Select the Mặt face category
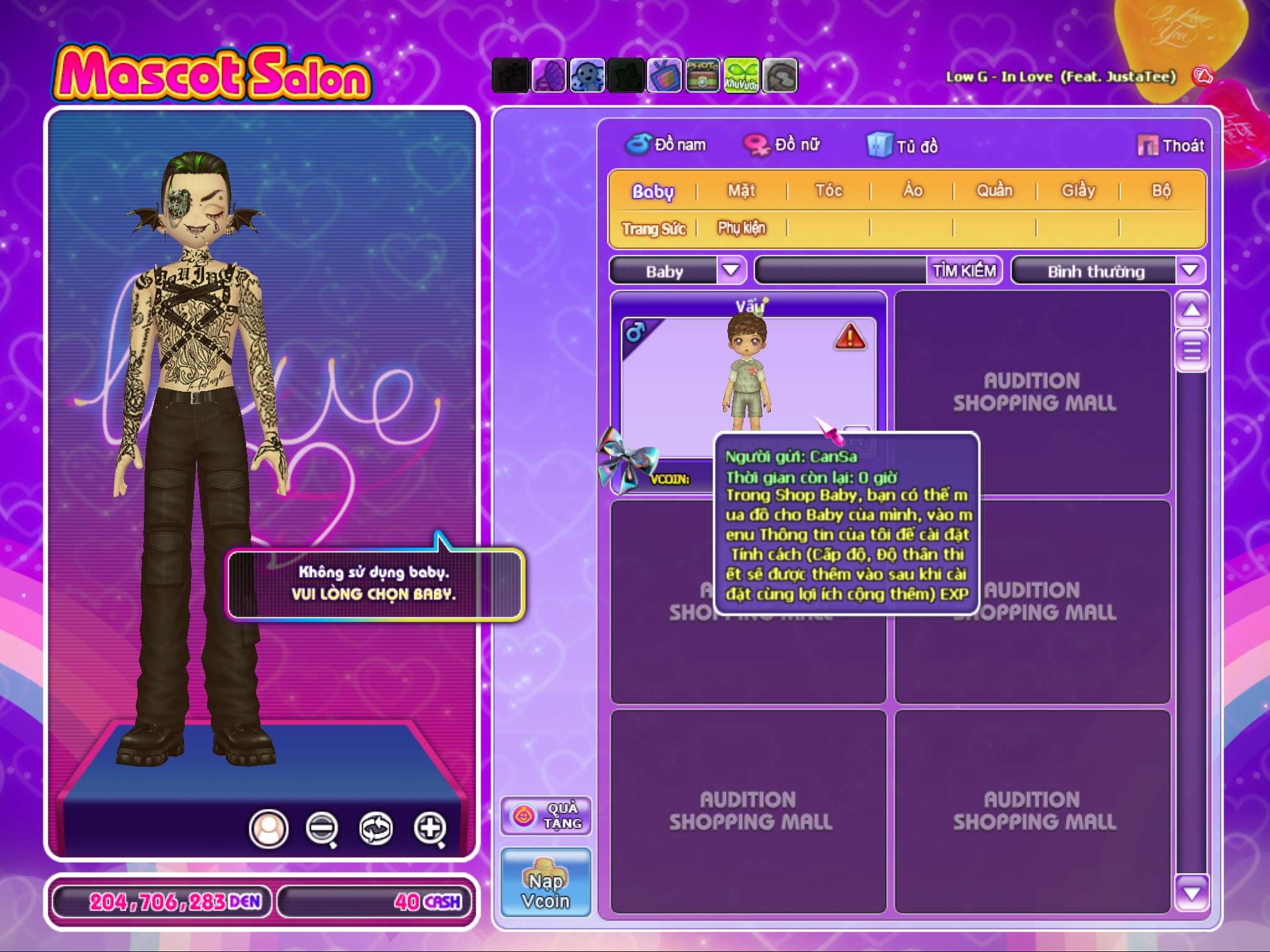 pyautogui.click(x=742, y=191)
